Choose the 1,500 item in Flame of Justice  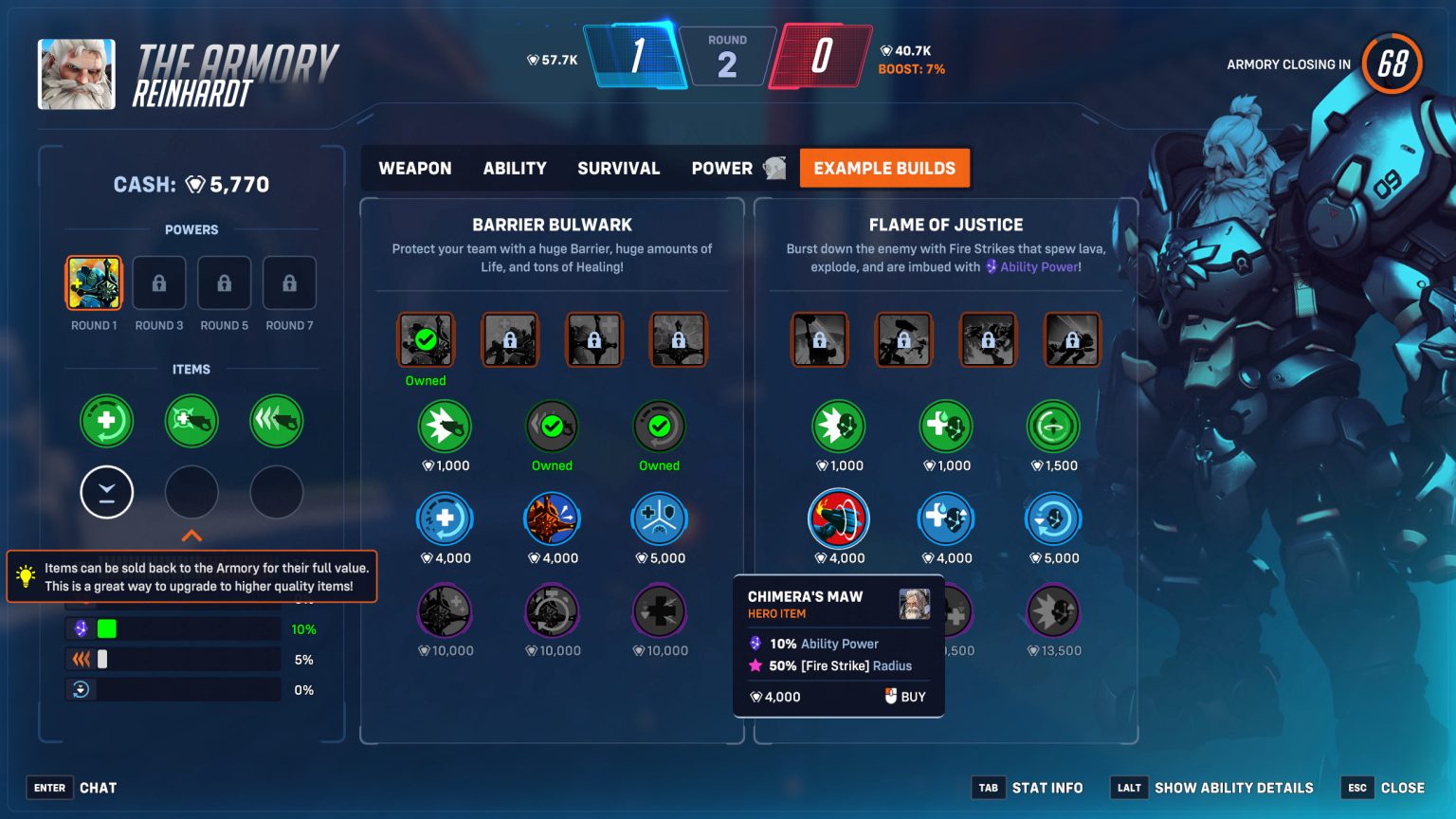1052,427
